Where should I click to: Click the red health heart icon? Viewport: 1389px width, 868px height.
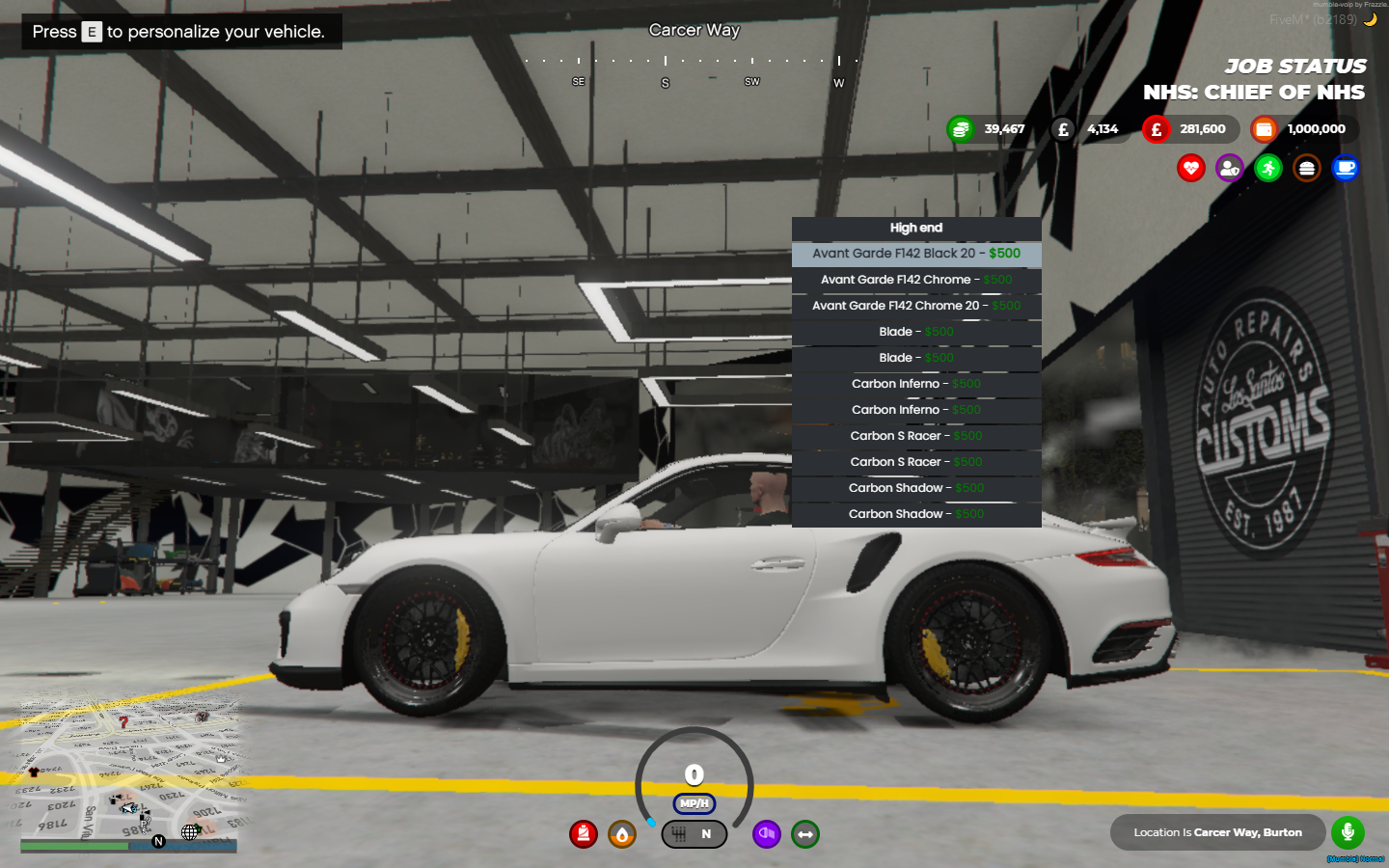tap(1191, 168)
